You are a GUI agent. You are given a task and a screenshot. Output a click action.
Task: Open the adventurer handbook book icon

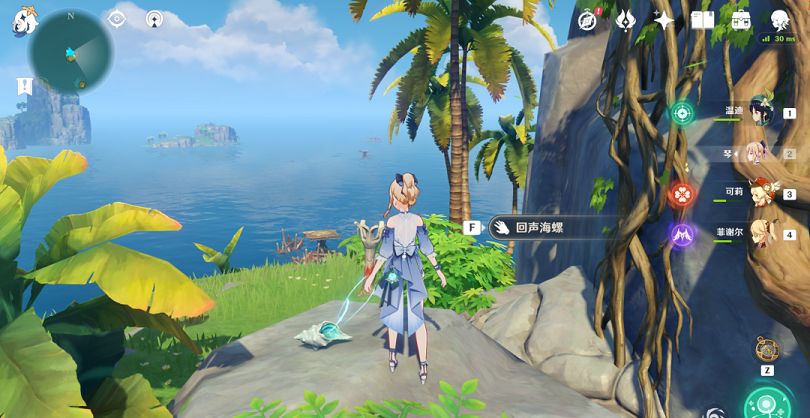[x=702, y=19]
